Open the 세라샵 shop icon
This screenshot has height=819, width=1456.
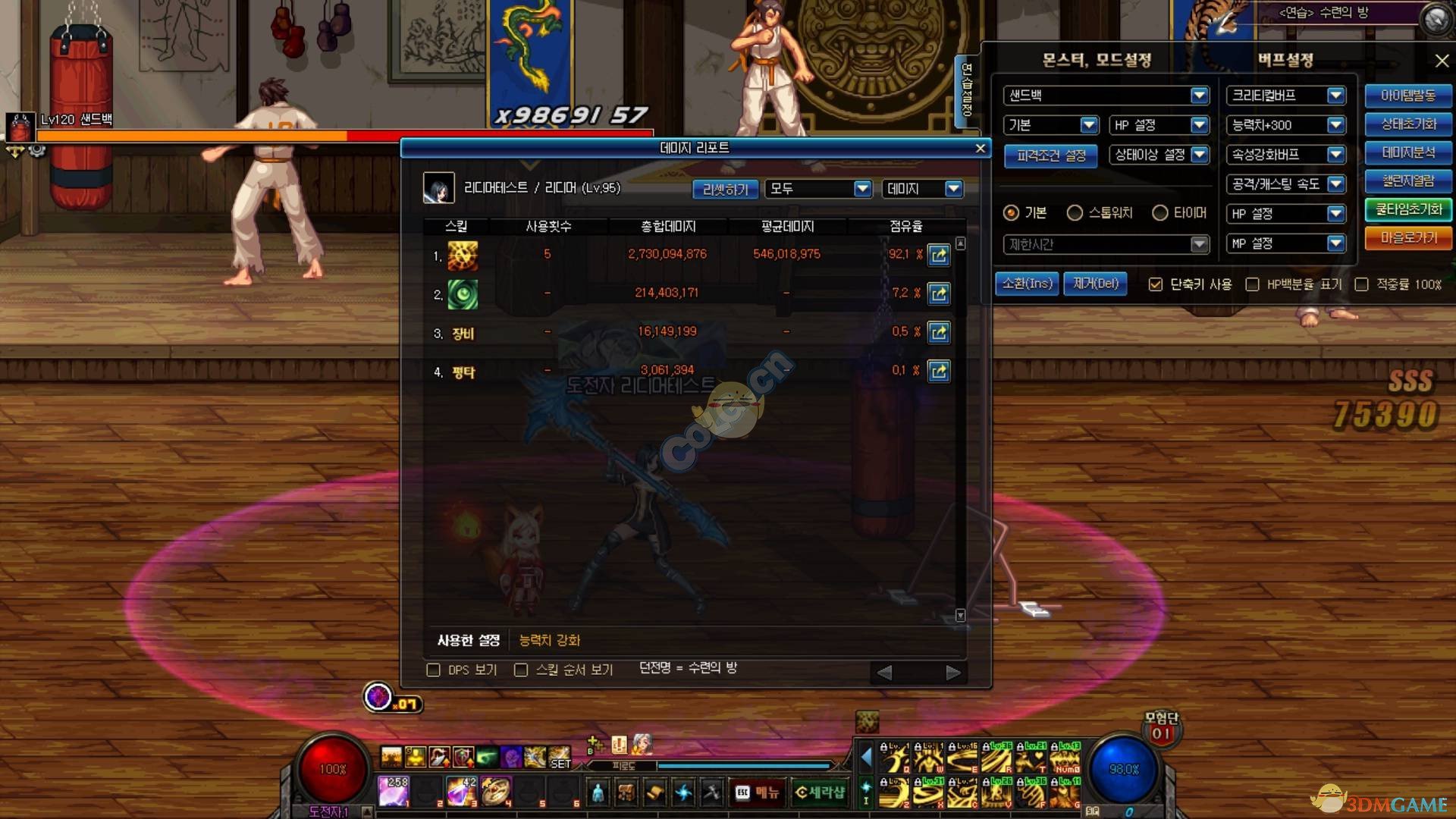point(821,792)
